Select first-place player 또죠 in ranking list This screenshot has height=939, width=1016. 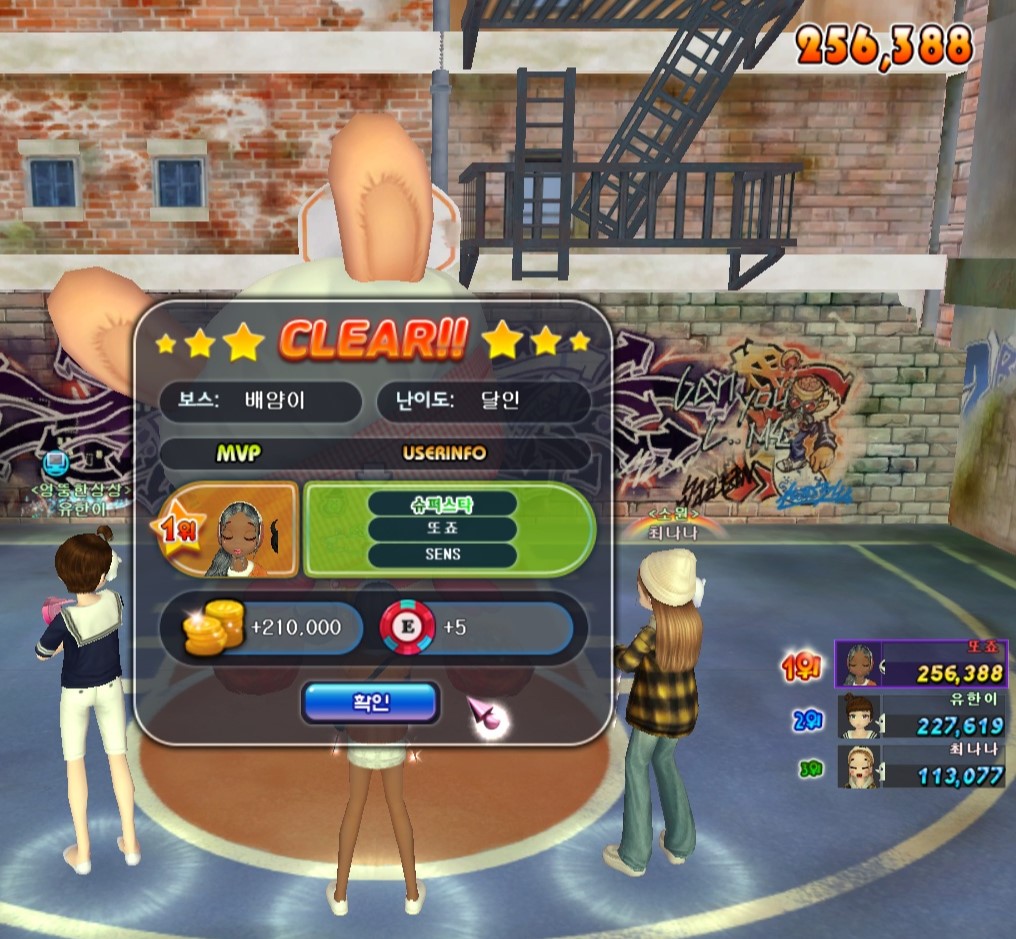pyautogui.click(x=921, y=665)
